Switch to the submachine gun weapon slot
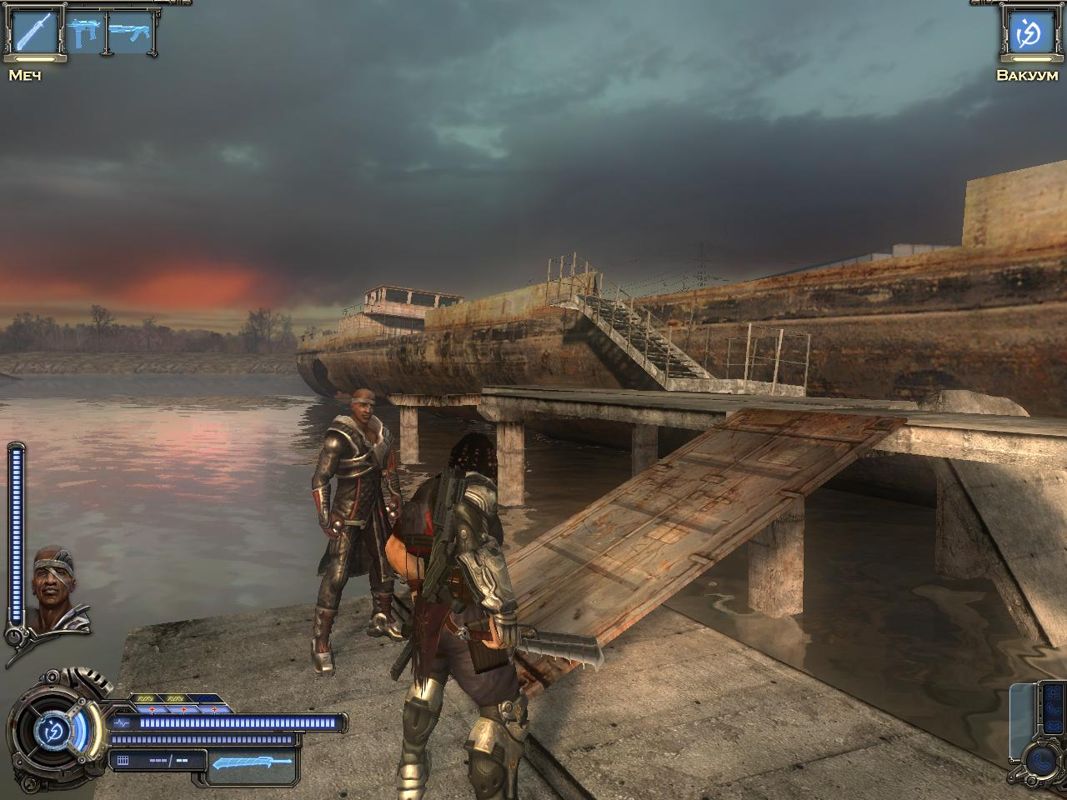The image size is (1067, 800). pos(85,33)
